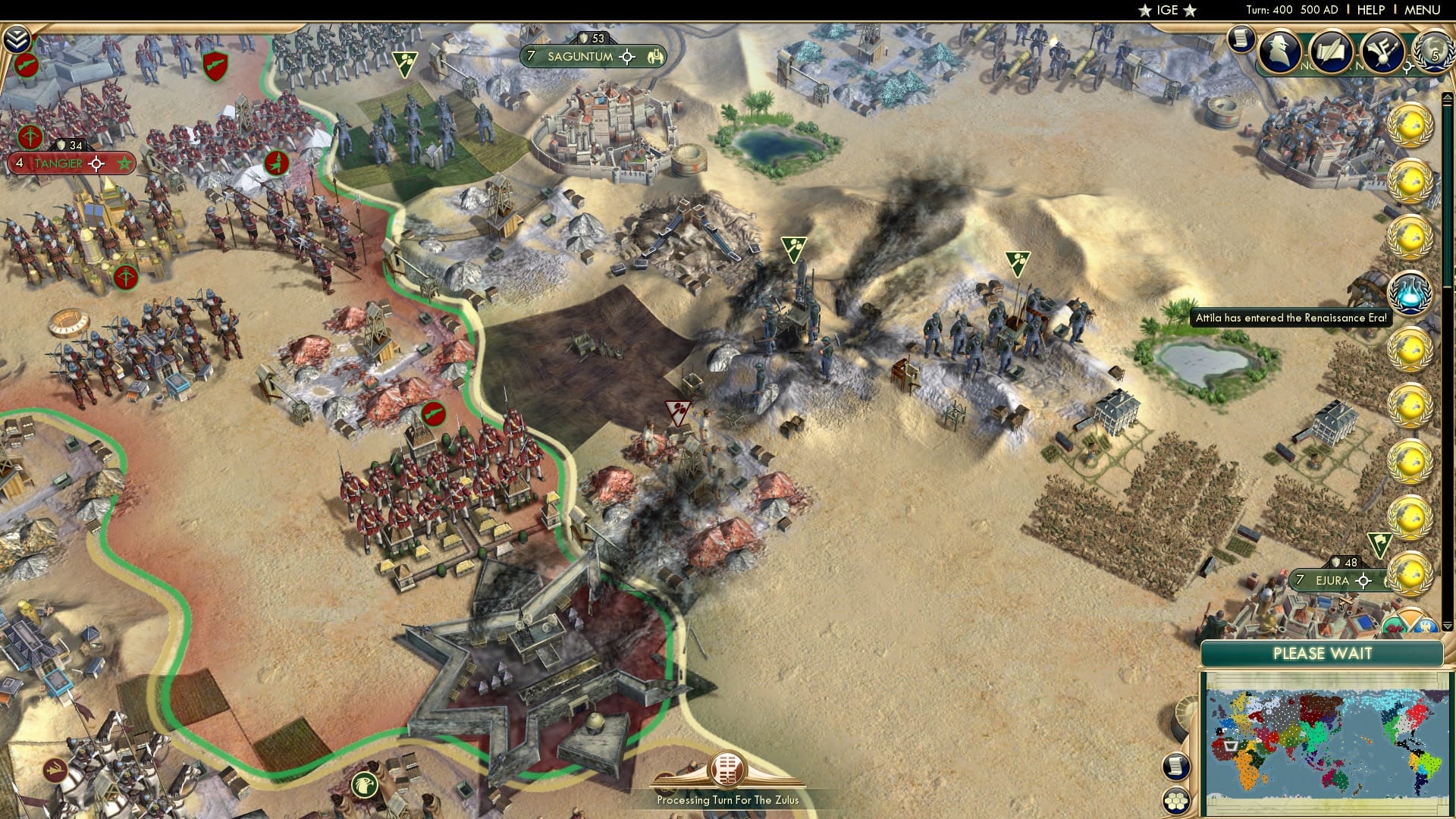Open the Culture overview icon

1385,52
